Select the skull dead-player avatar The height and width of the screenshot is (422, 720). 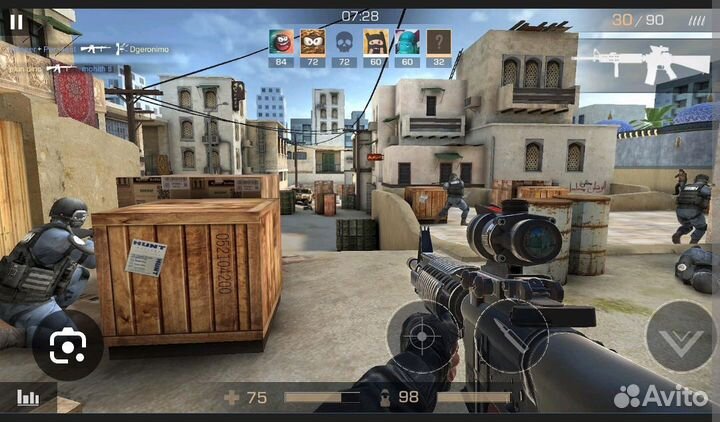pyautogui.click(x=344, y=42)
